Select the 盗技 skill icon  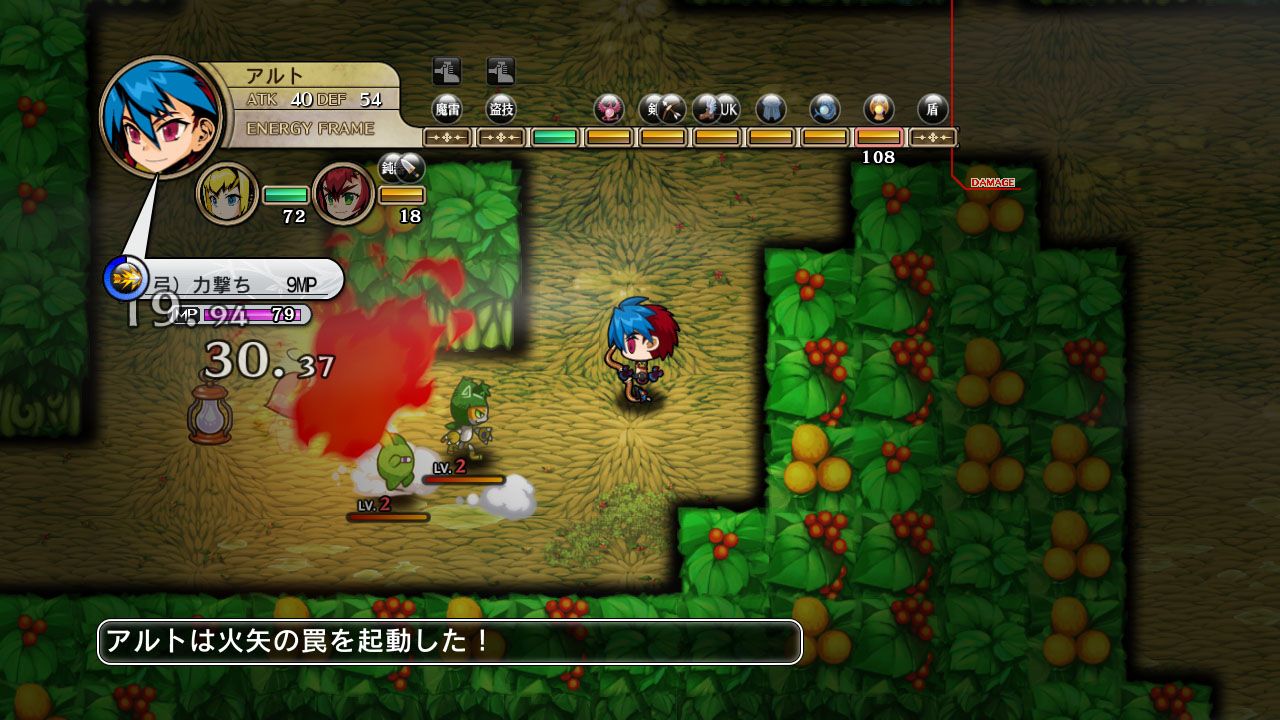tap(500, 108)
